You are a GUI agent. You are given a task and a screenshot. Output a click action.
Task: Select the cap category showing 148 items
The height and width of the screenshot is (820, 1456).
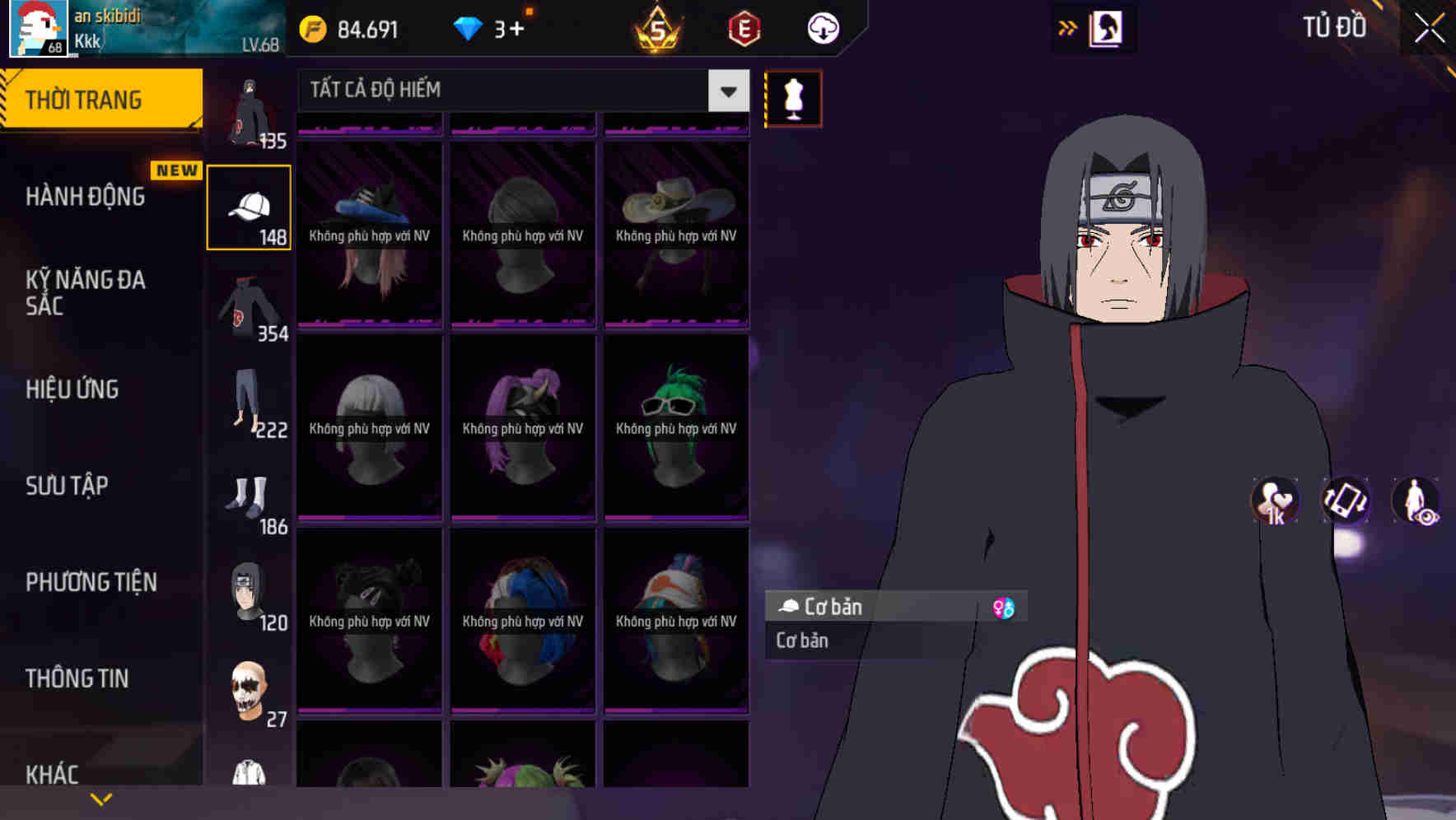249,206
